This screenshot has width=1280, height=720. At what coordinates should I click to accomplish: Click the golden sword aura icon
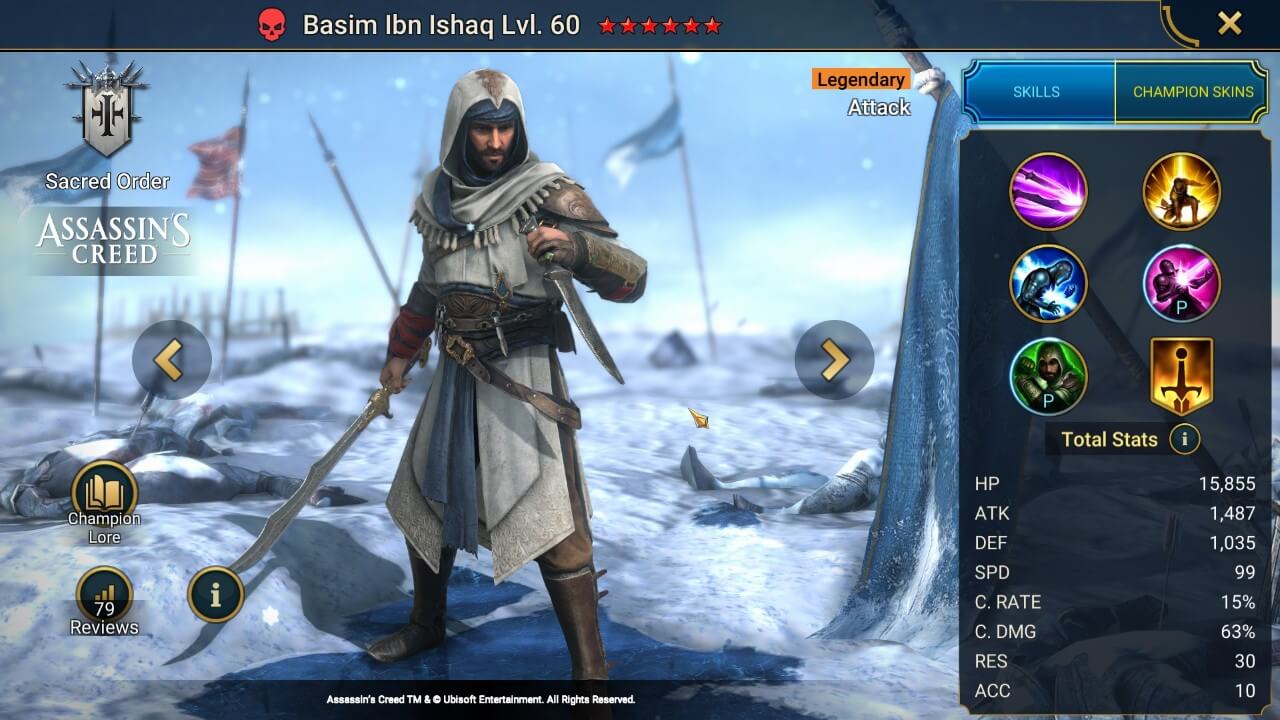tap(1181, 377)
